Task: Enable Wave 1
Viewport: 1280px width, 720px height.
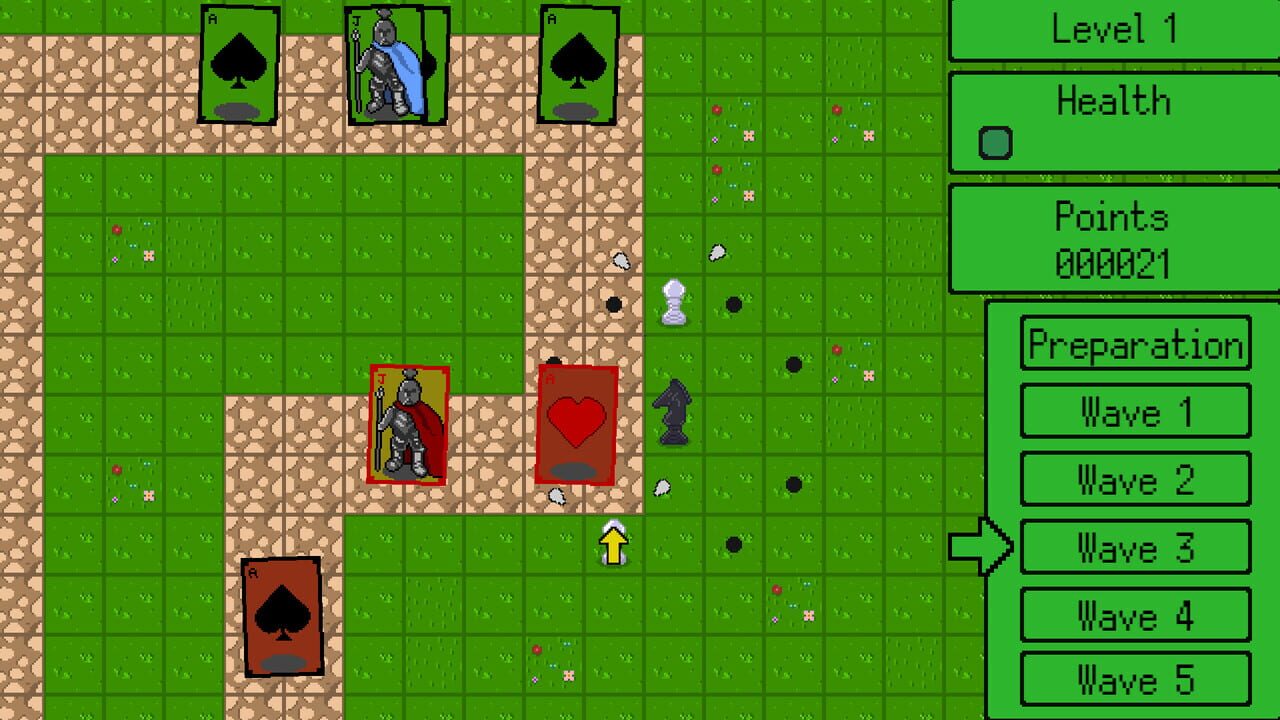Action: pos(1135,411)
